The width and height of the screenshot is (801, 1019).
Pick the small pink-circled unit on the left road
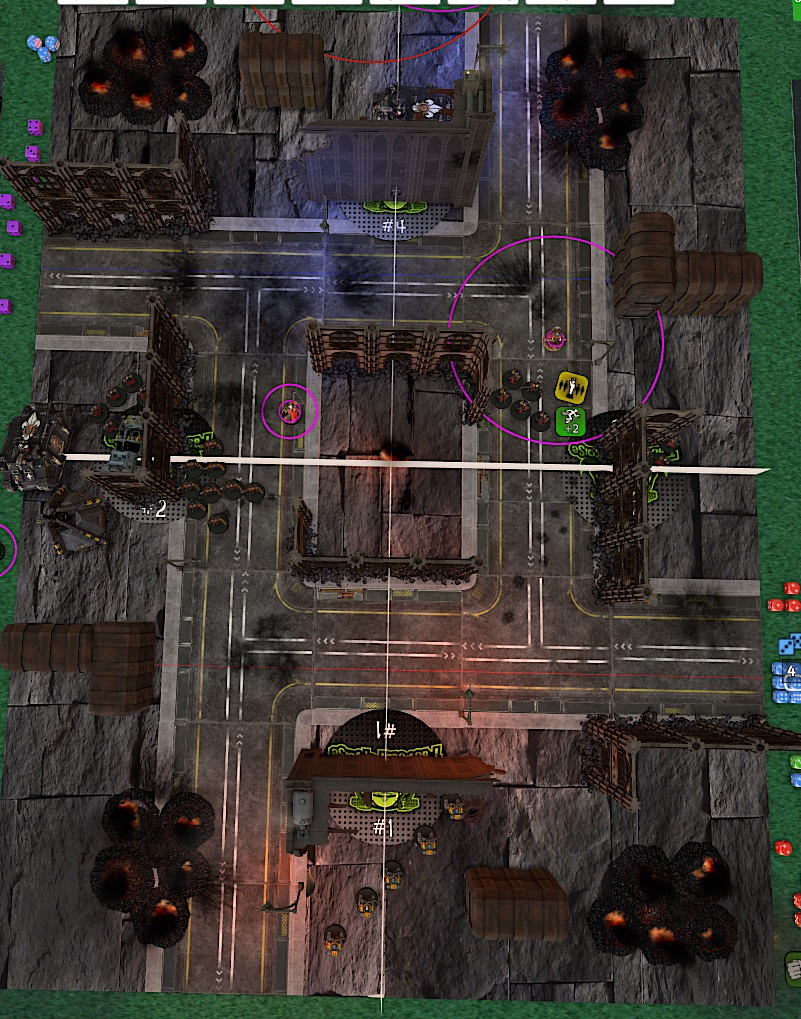[x=290, y=409]
